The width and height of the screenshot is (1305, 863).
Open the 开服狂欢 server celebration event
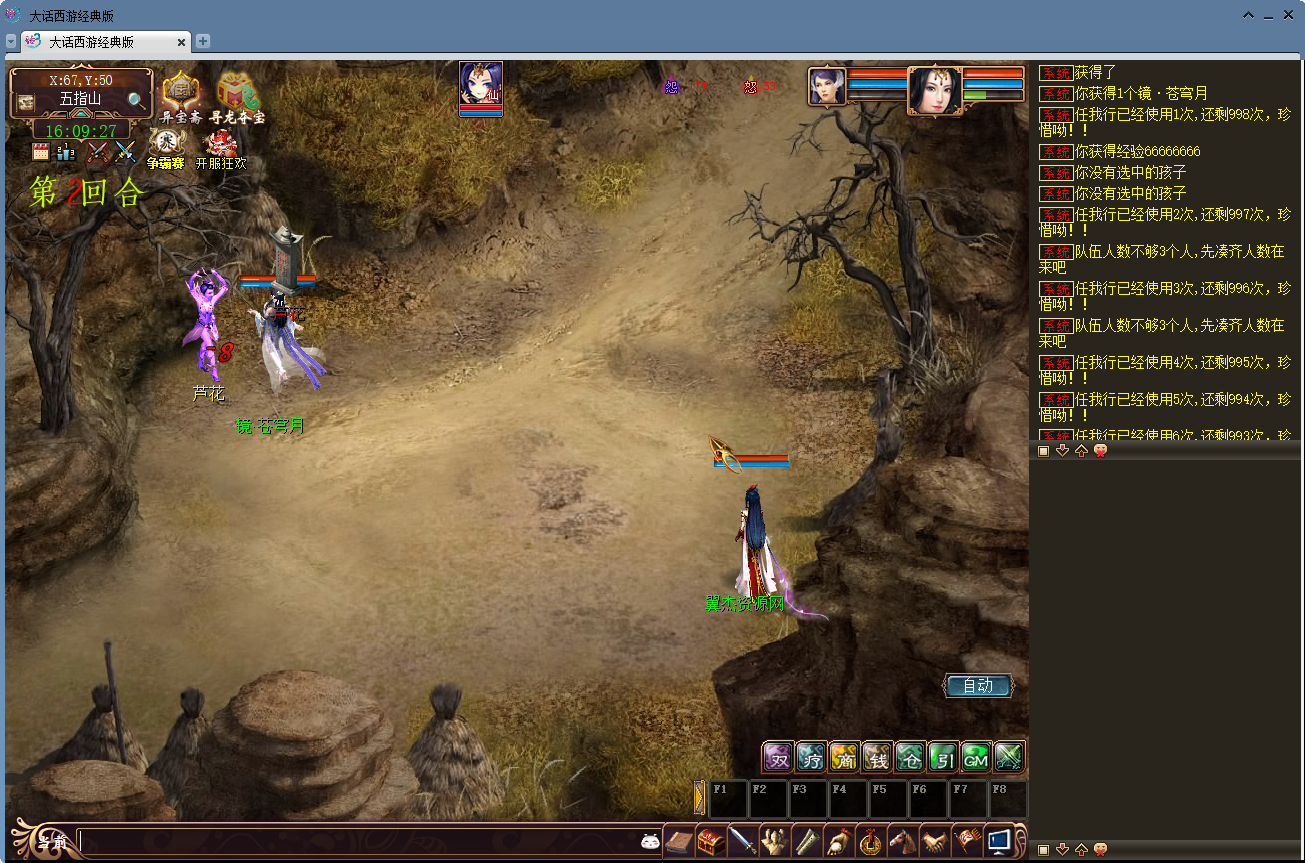tap(220, 148)
